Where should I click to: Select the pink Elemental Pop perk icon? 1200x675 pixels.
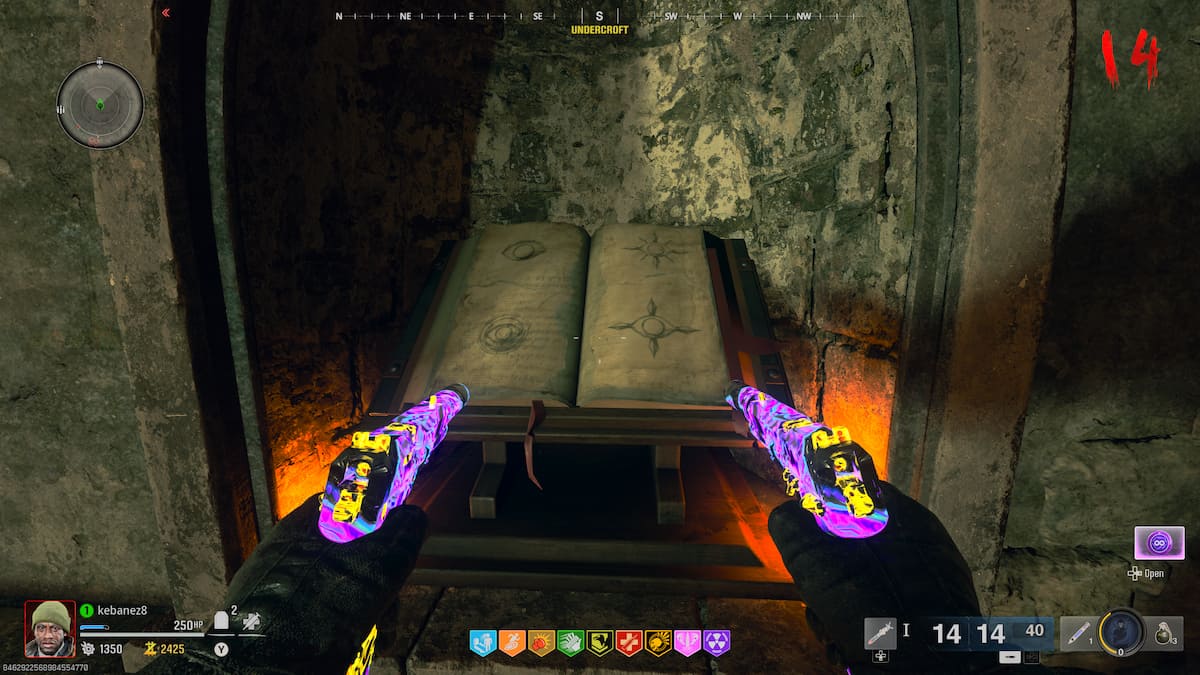687,643
